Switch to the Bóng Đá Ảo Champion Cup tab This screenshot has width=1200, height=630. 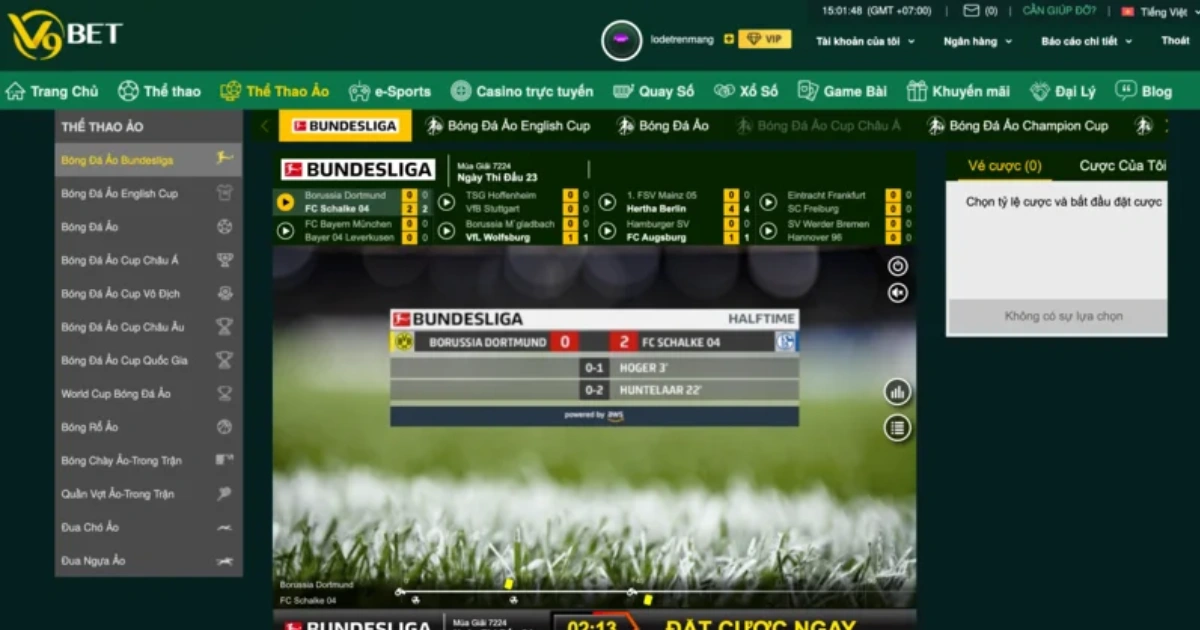tap(1018, 126)
